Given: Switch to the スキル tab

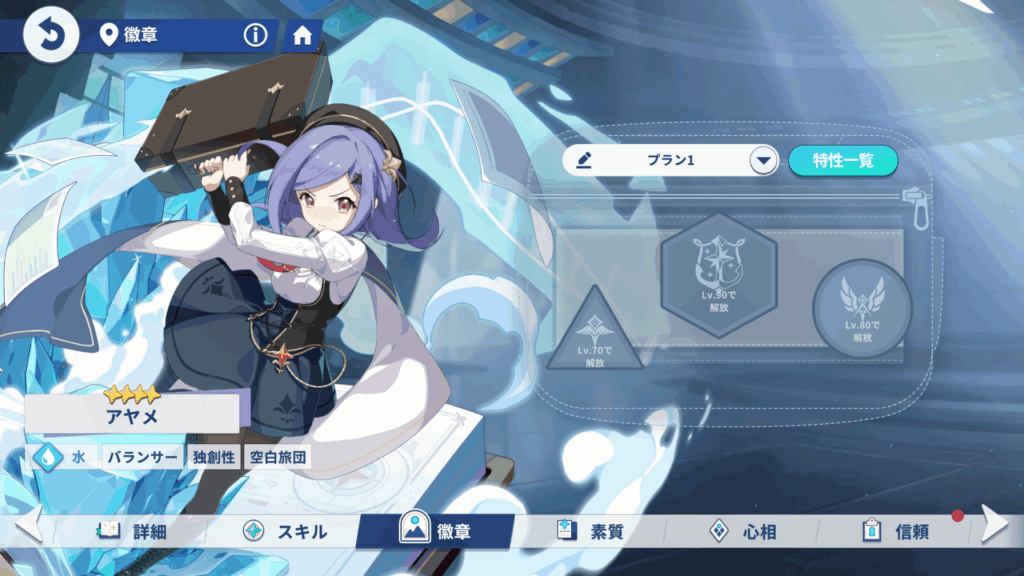Looking at the screenshot, I should coord(286,531).
